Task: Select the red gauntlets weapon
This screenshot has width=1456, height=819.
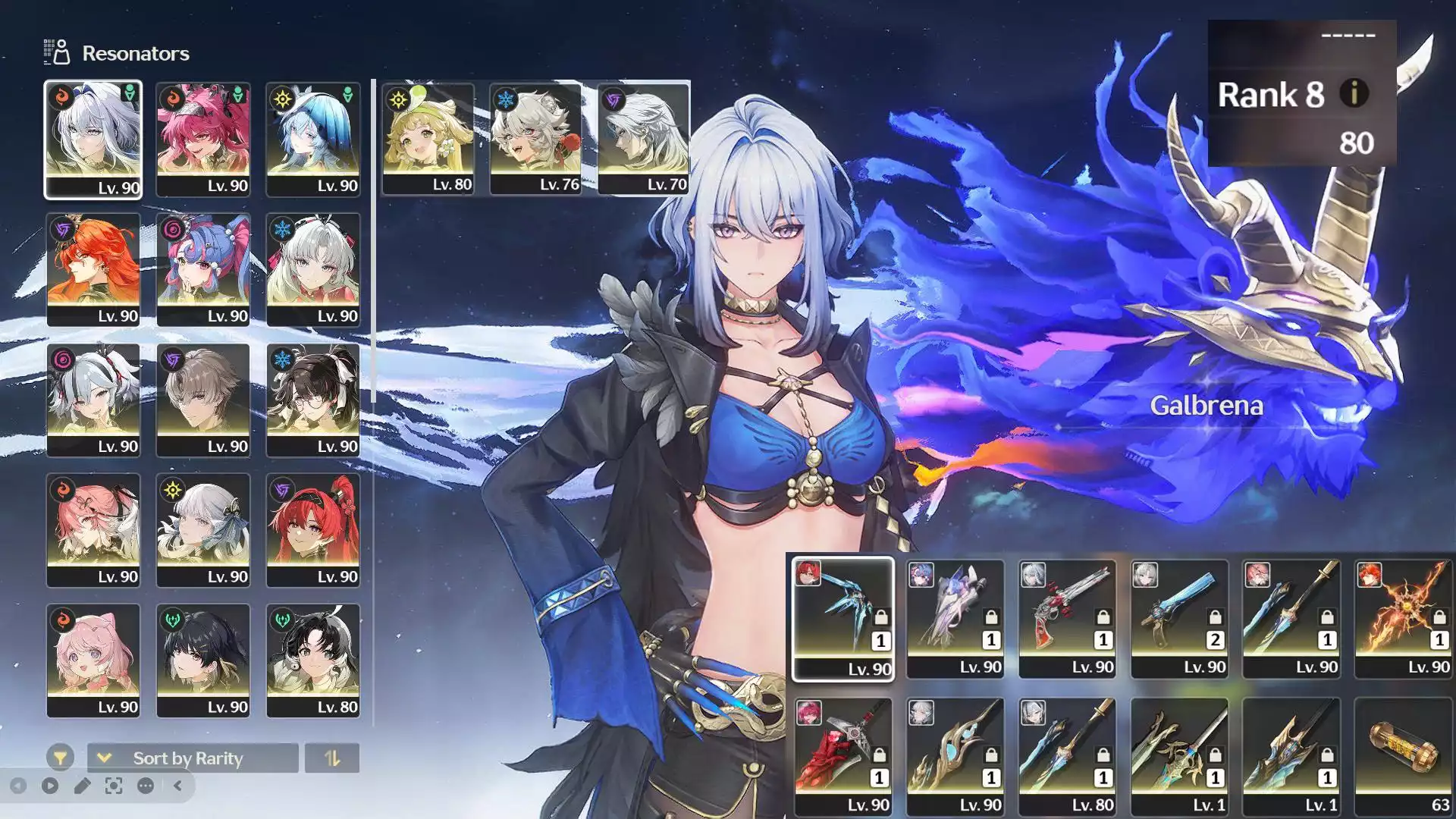Action: pyautogui.click(x=843, y=756)
